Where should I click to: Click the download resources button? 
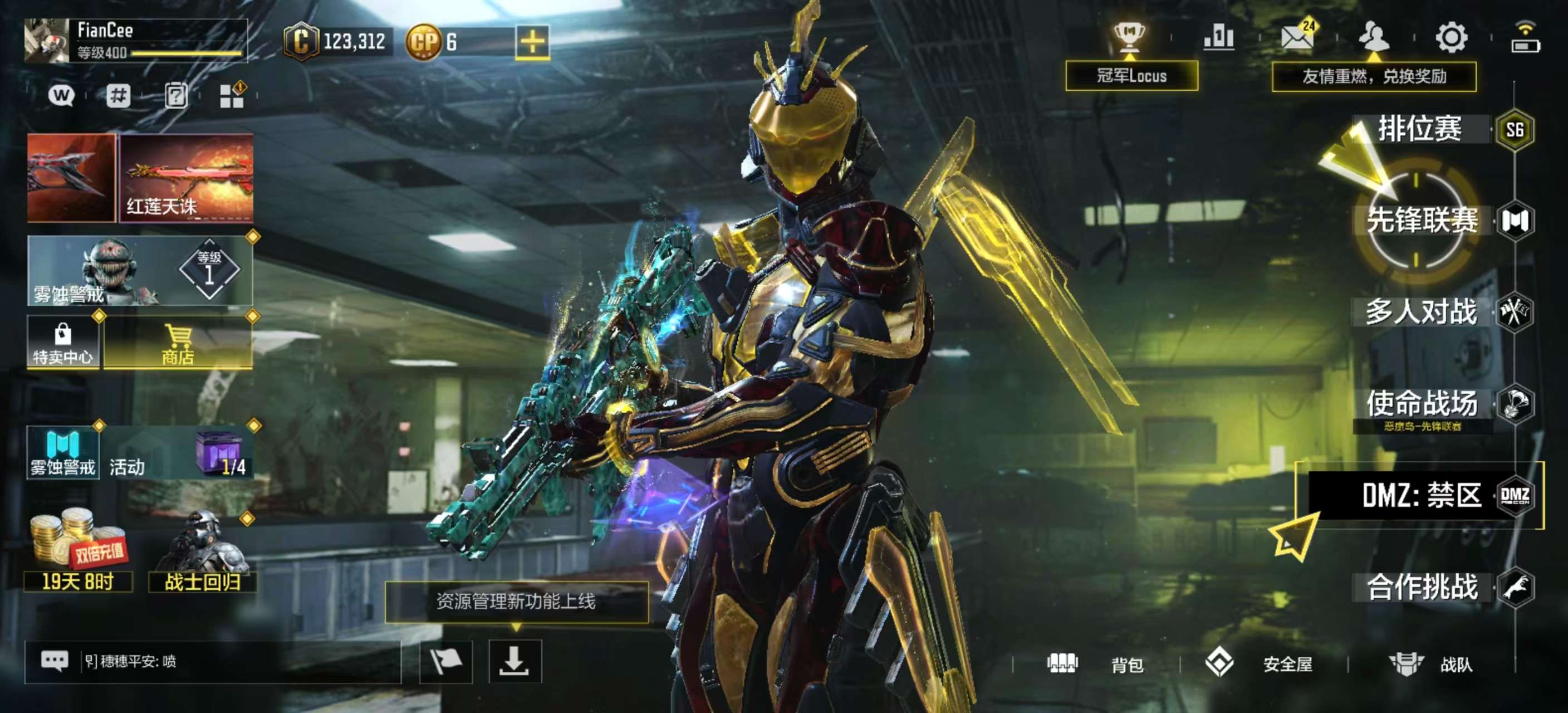click(514, 661)
